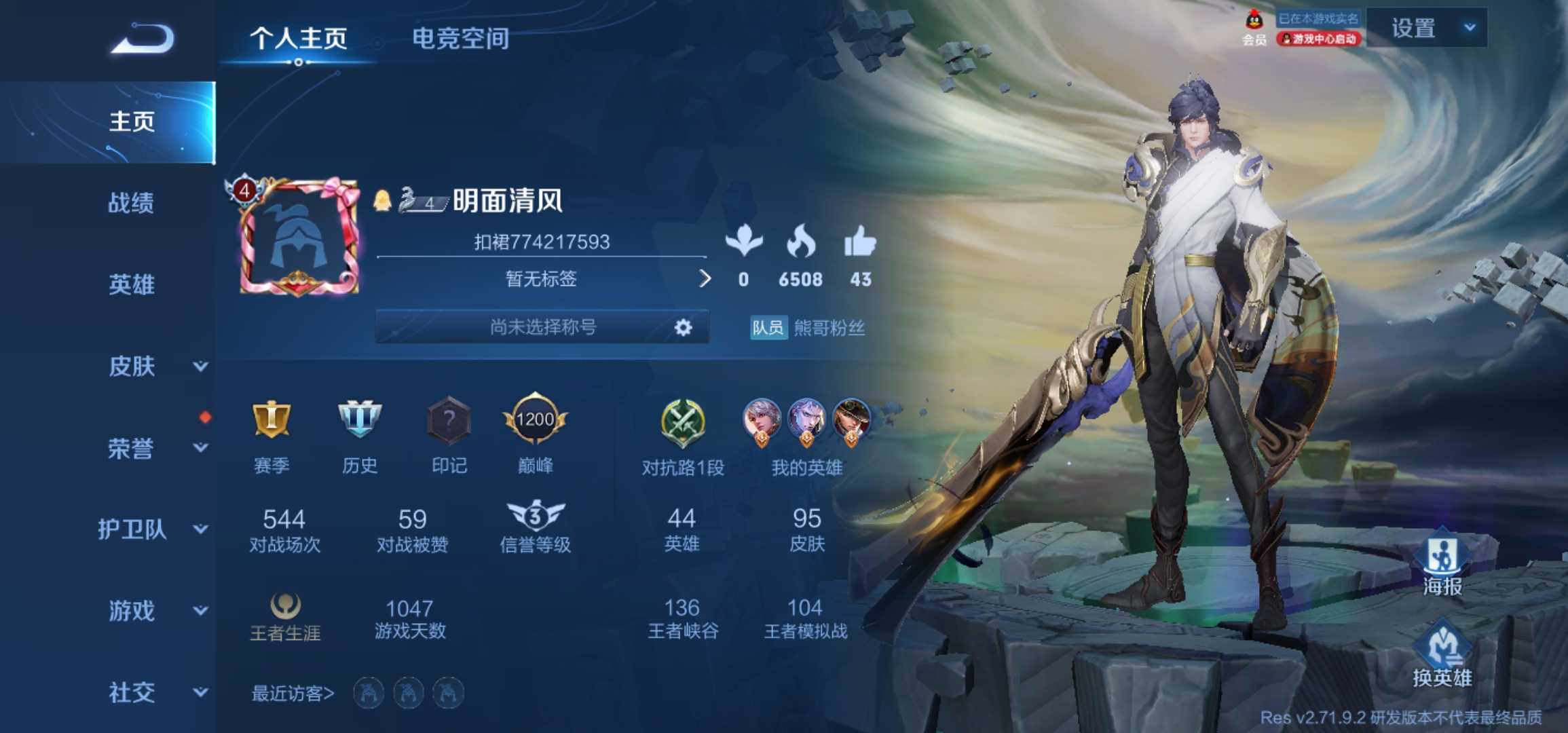Select 战绩 in the left sidebar
This screenshot has width=1568, height=733.
pos(129,205)
